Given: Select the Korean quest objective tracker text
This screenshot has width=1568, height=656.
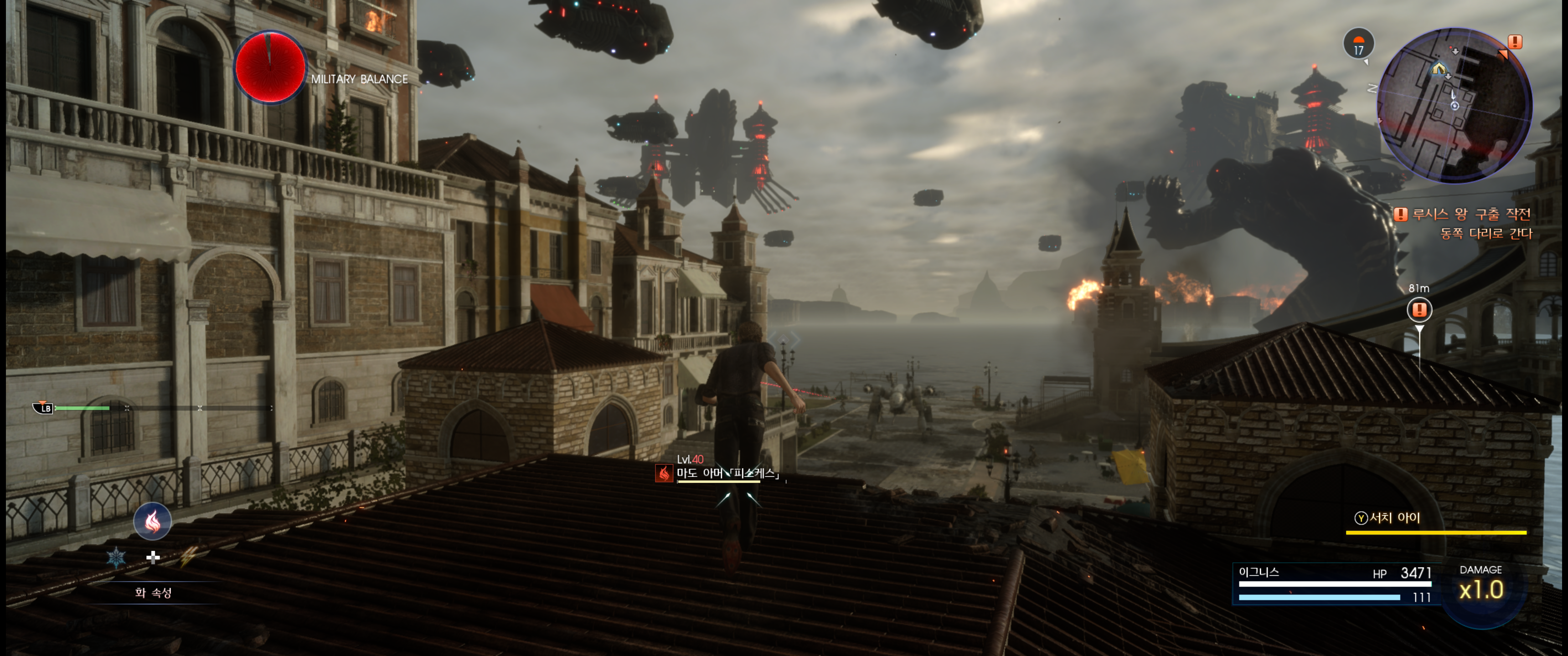Looking at the screenshot, I should point(1470,223).
